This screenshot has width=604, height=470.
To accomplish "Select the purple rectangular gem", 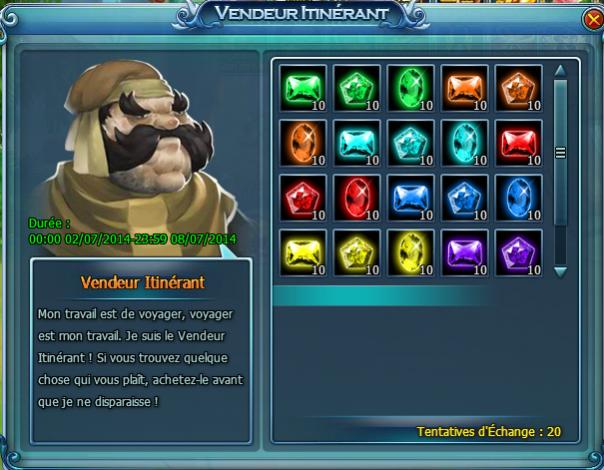I will [x=461, y=251].
